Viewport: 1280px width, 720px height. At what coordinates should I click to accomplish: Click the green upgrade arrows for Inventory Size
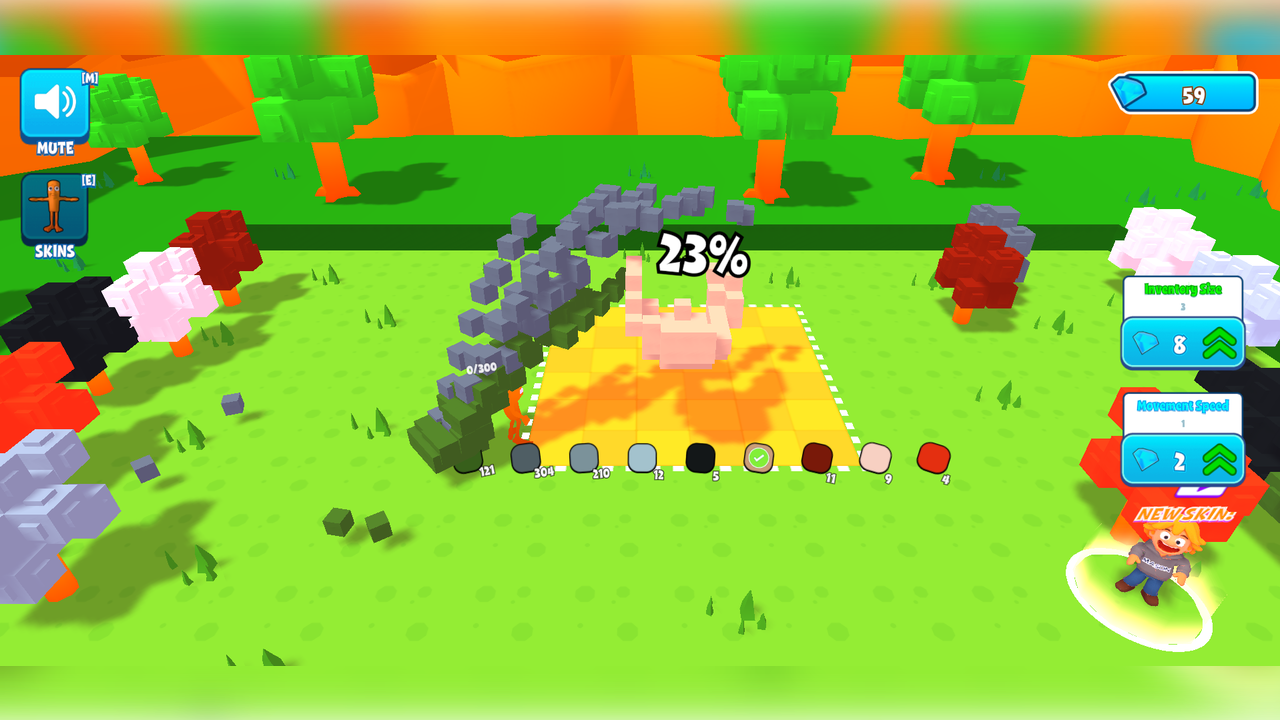(x=1218, y=343)
